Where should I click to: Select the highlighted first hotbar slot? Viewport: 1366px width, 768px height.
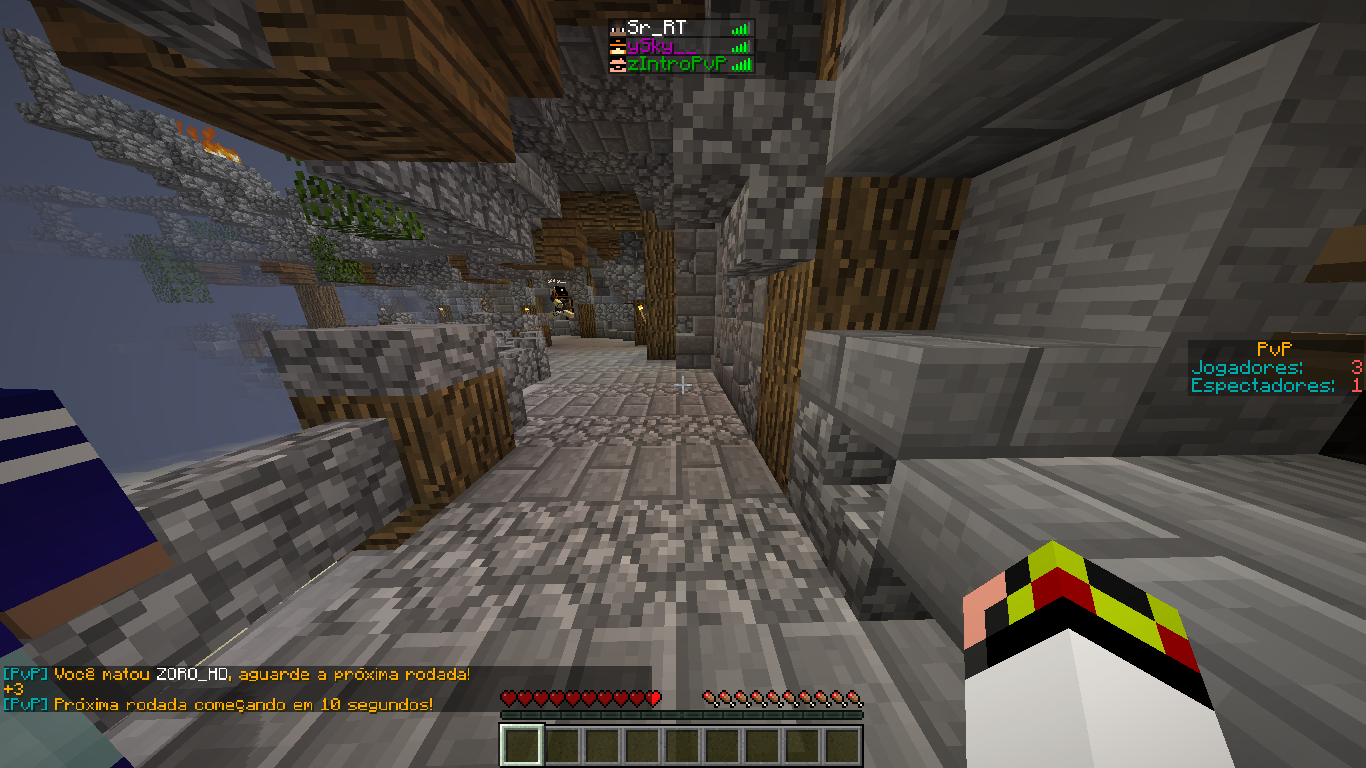tap(522, 746)
